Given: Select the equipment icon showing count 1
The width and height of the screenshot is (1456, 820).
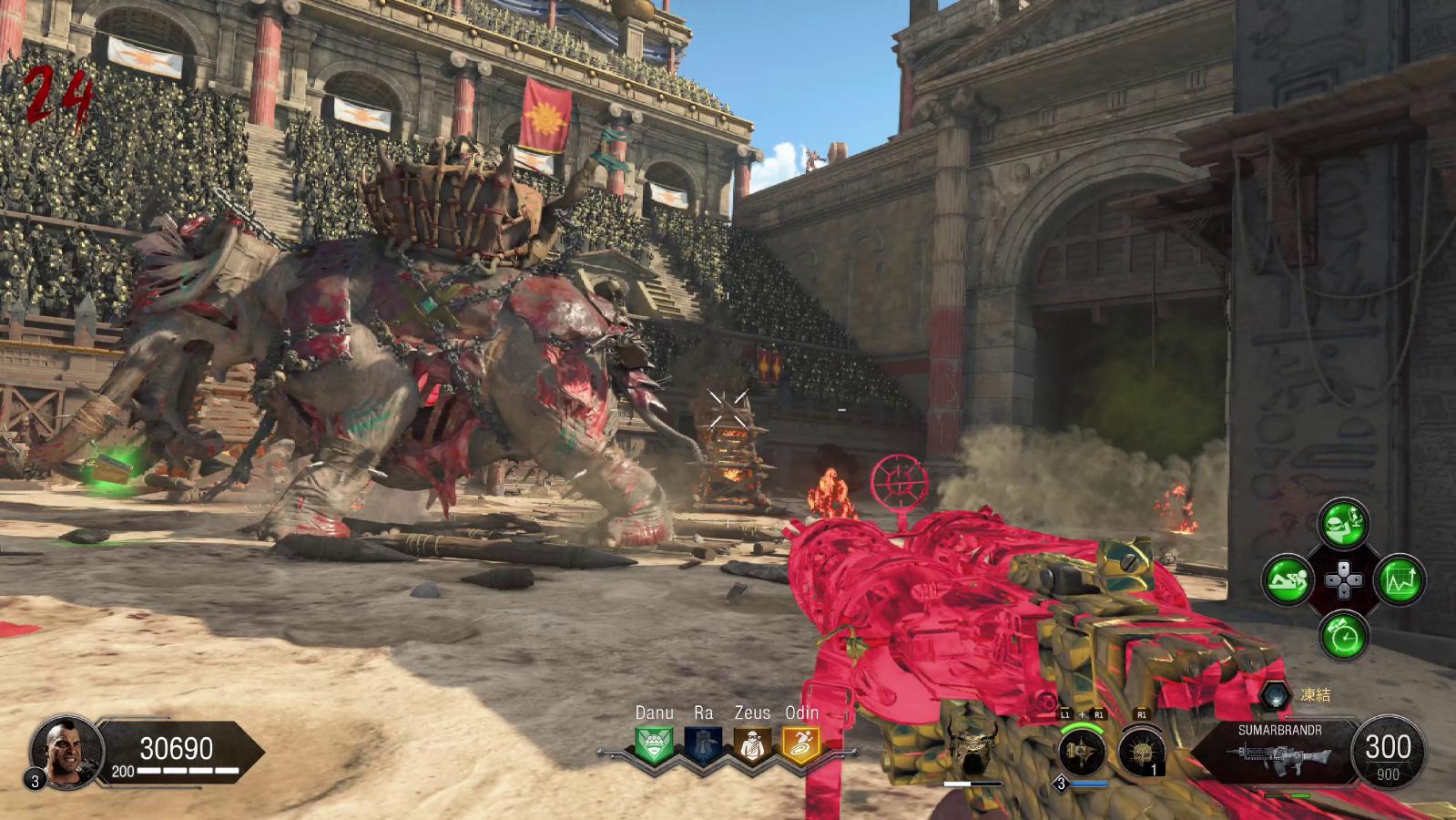Looking at the screenshot, I should 1141,753.
